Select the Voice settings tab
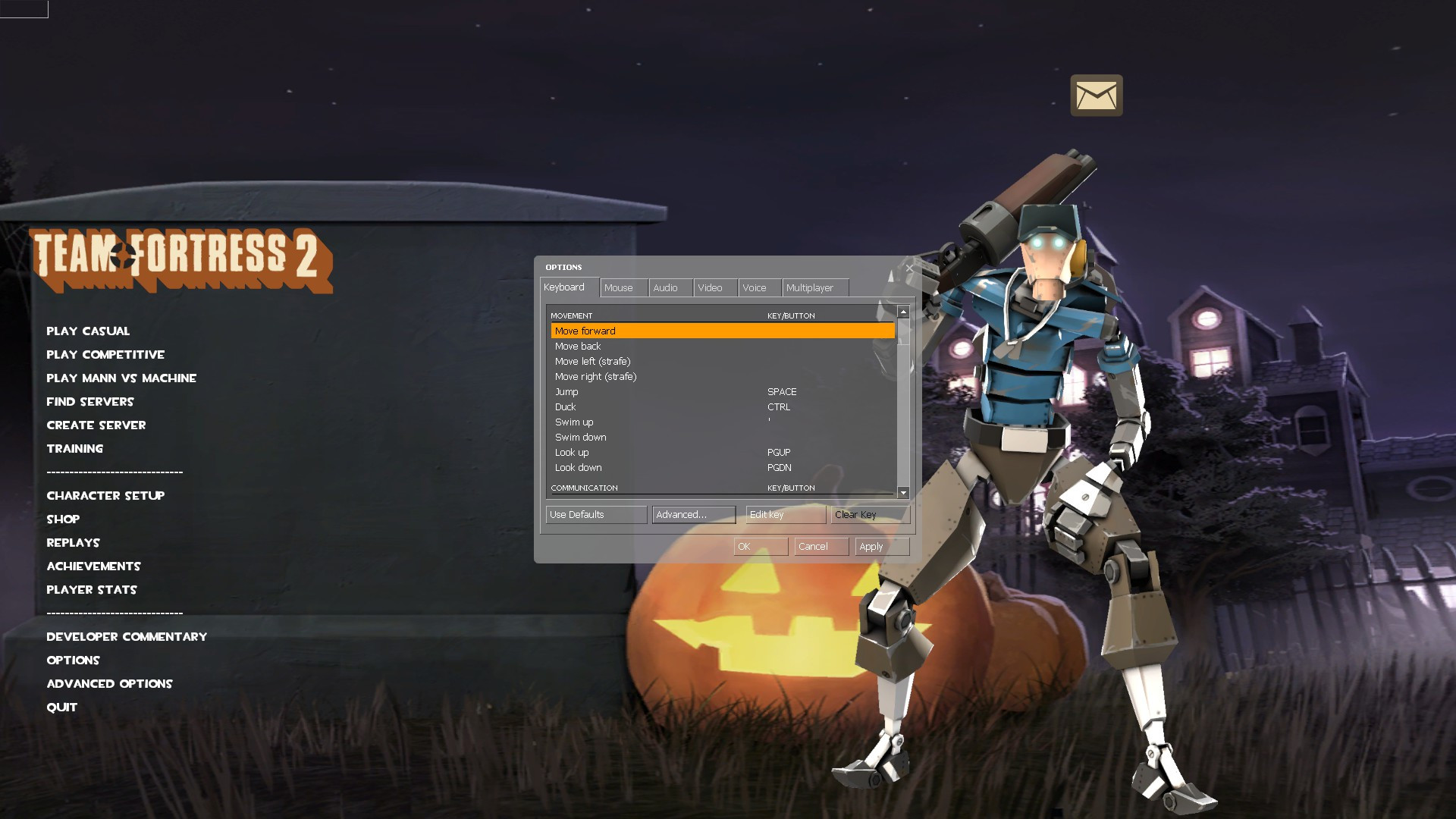Viewport: 1456px width, 819px height. click(756, 287)
